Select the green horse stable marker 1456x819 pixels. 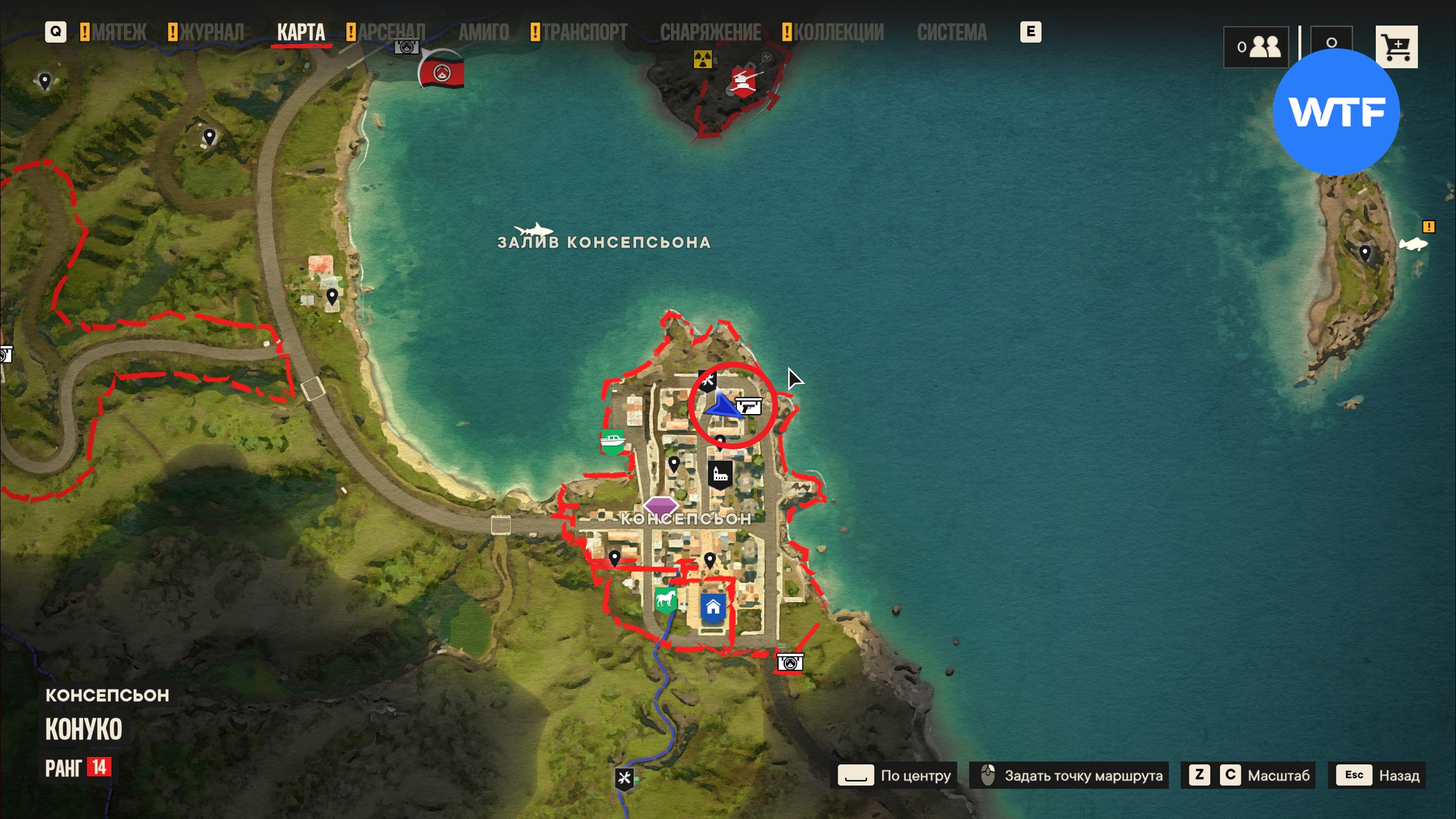coord(665,599)
